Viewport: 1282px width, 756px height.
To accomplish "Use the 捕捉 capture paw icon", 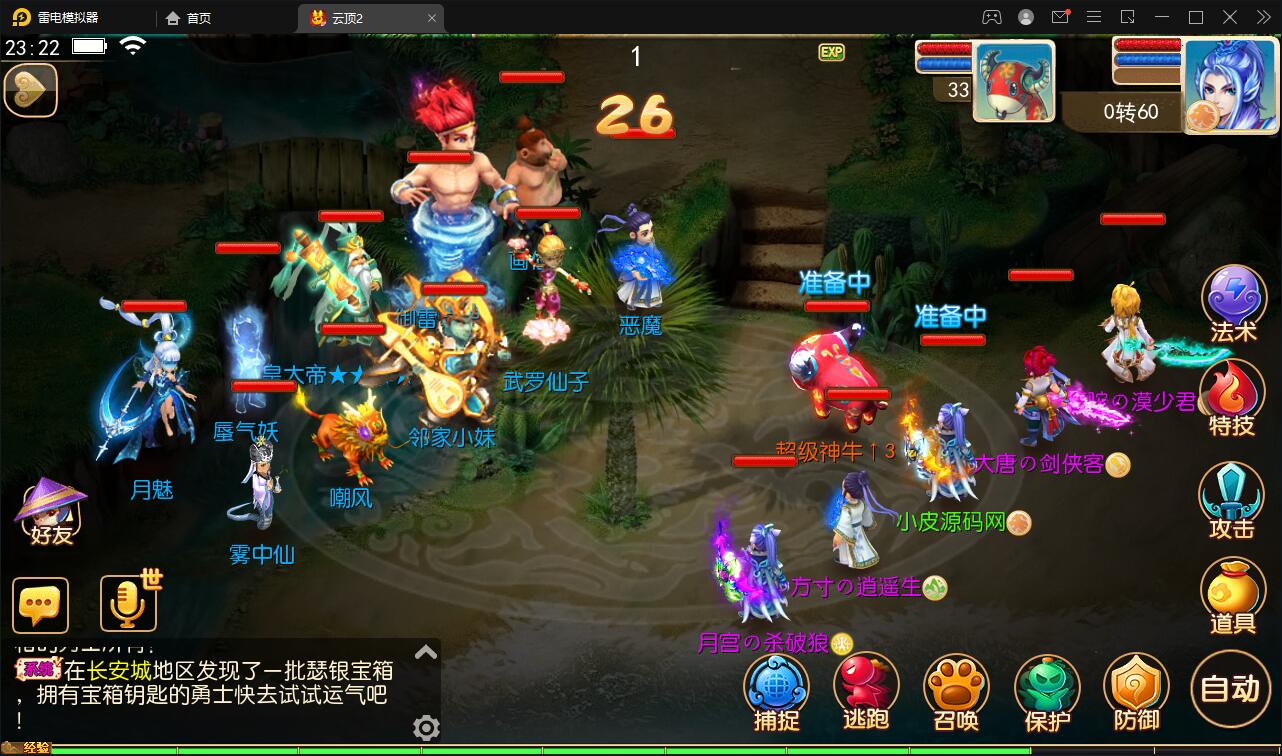I will [x=776, y=688].
